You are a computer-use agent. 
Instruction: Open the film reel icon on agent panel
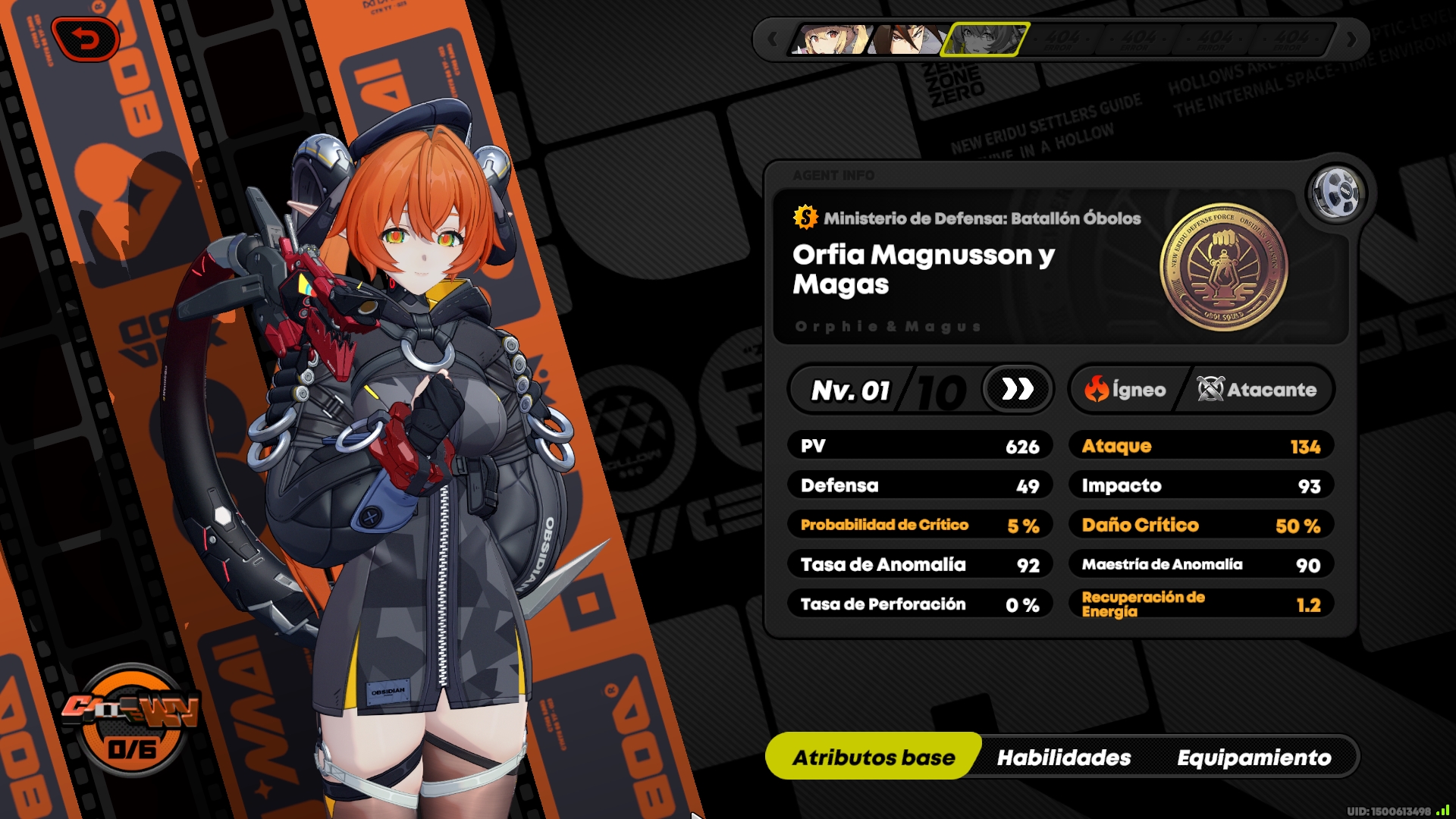[1336, 193]
